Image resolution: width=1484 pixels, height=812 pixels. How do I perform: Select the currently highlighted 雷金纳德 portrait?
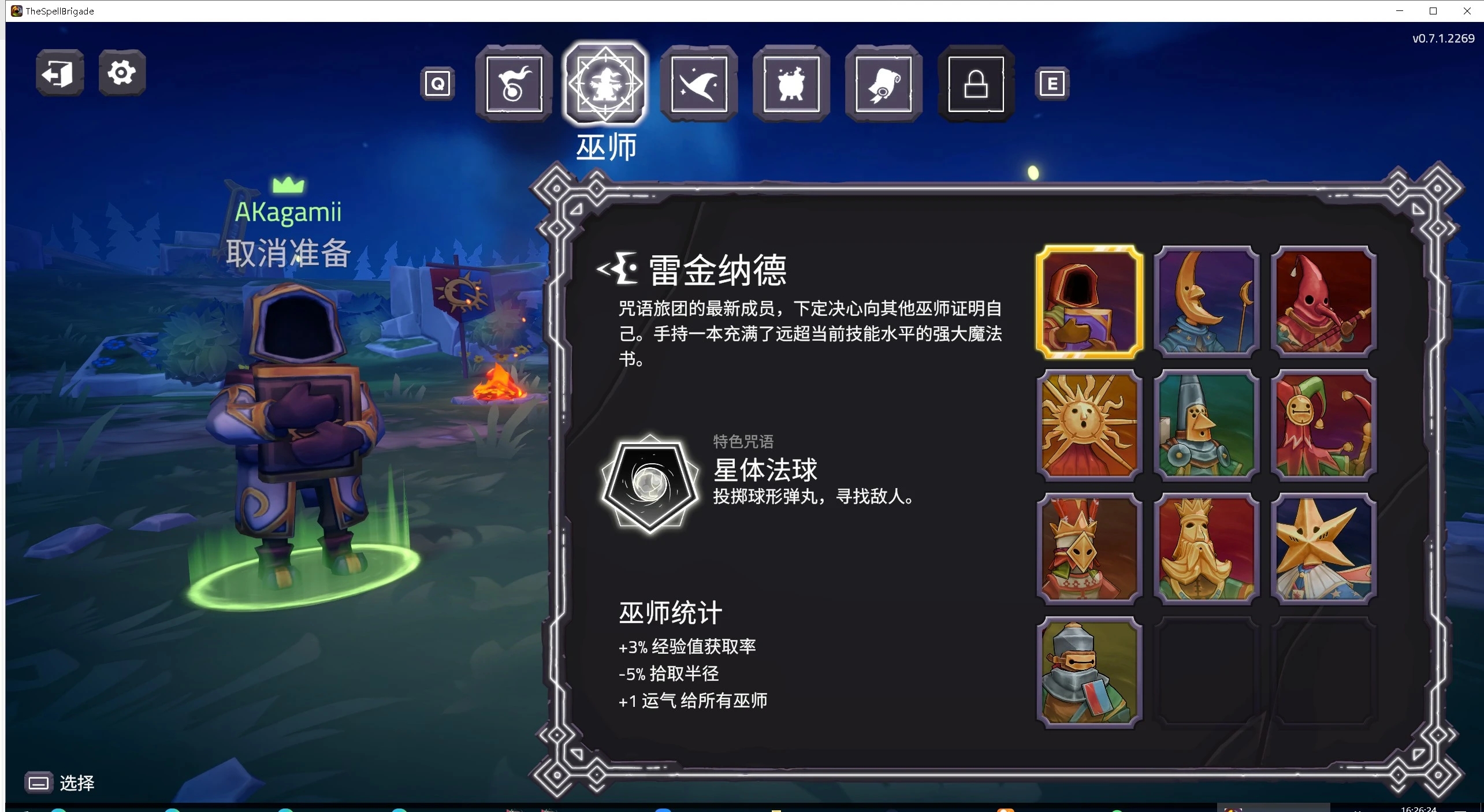[1088, 302]
